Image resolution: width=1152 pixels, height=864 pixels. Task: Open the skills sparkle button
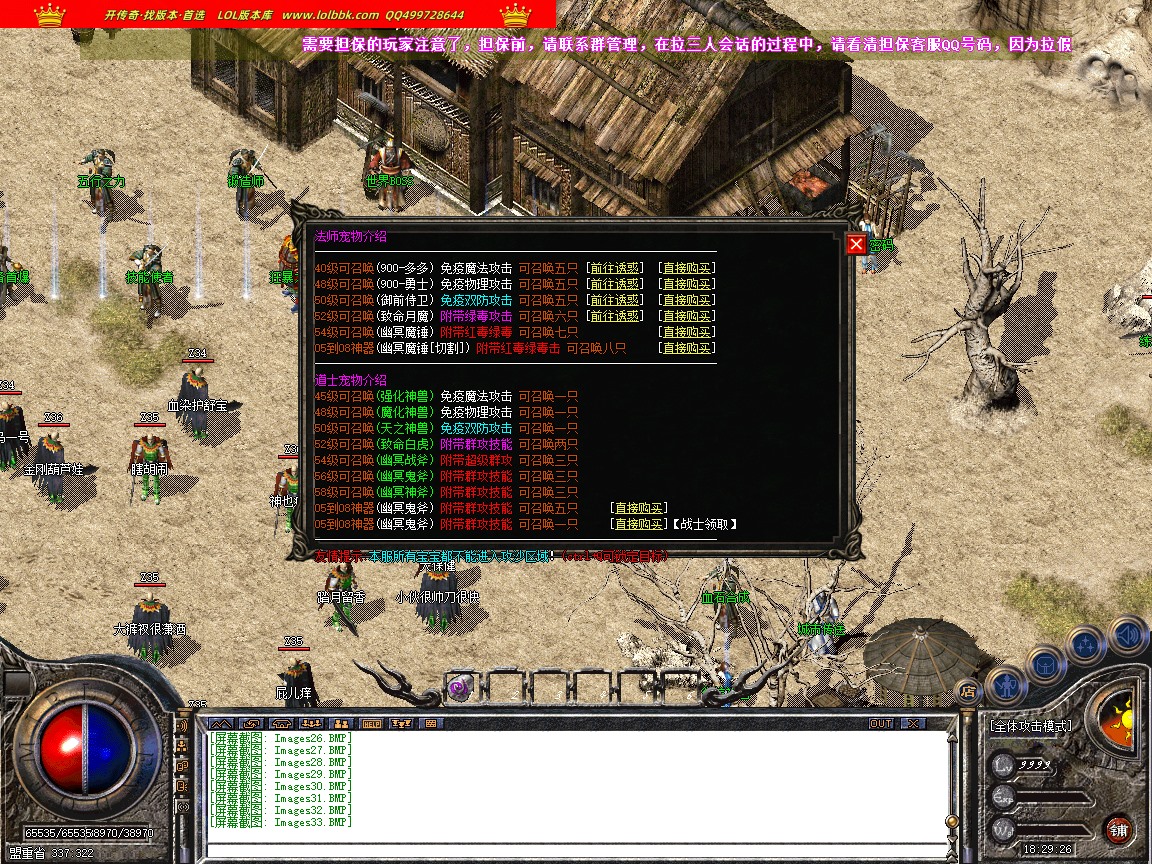click(1086, 645)
